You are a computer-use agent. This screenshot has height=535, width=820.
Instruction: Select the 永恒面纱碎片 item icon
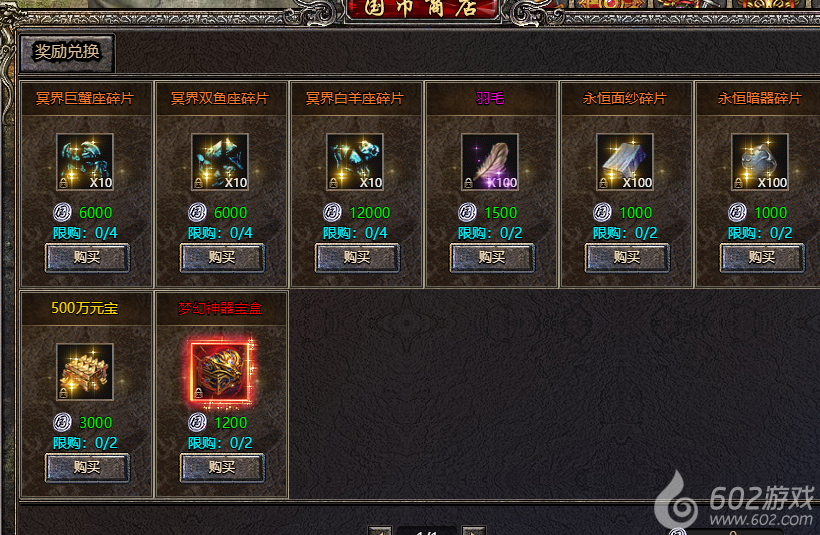[625, 162]
